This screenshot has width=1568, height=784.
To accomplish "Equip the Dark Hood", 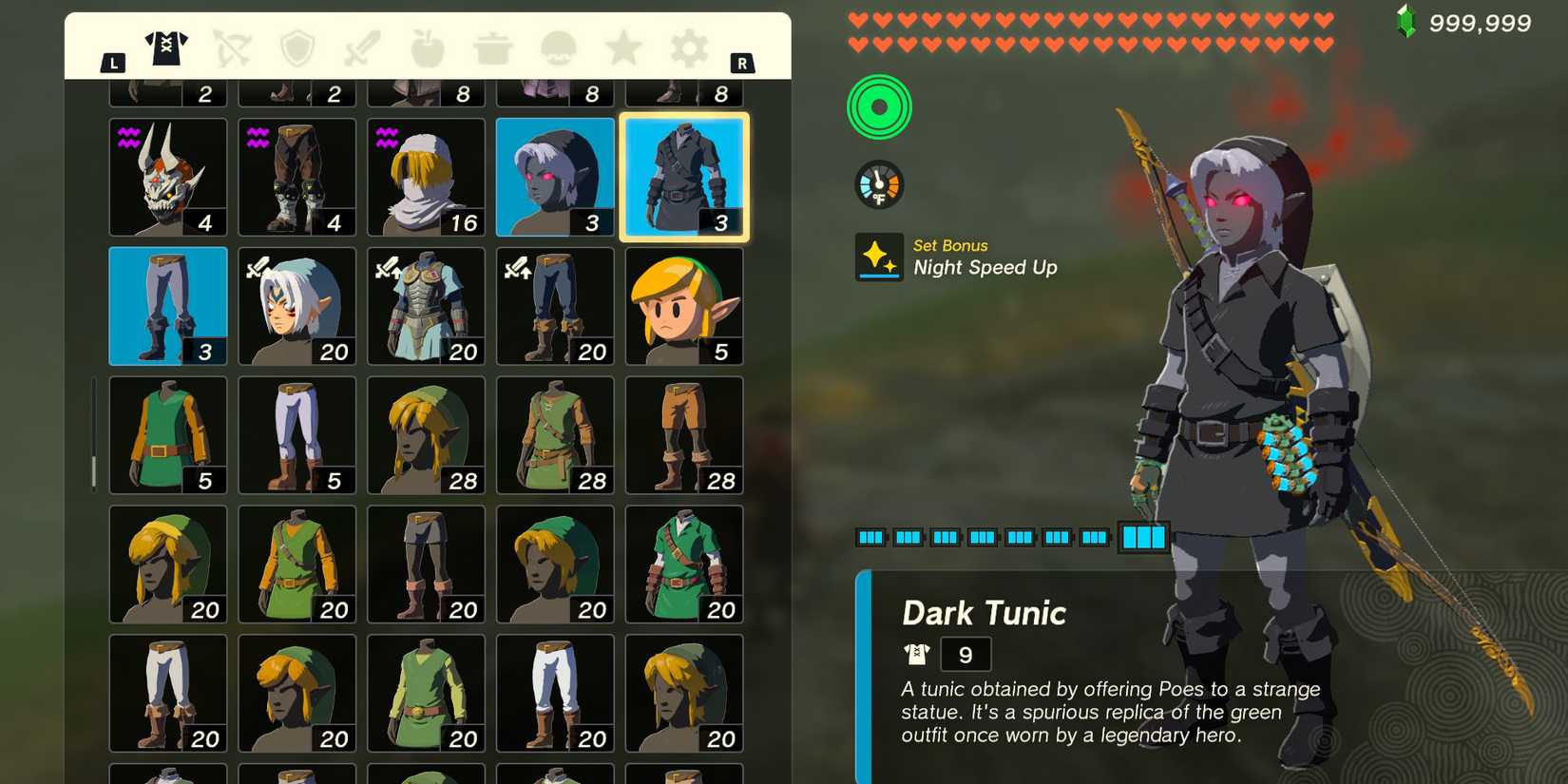I will pyautogui.click(x=554, y=176).
